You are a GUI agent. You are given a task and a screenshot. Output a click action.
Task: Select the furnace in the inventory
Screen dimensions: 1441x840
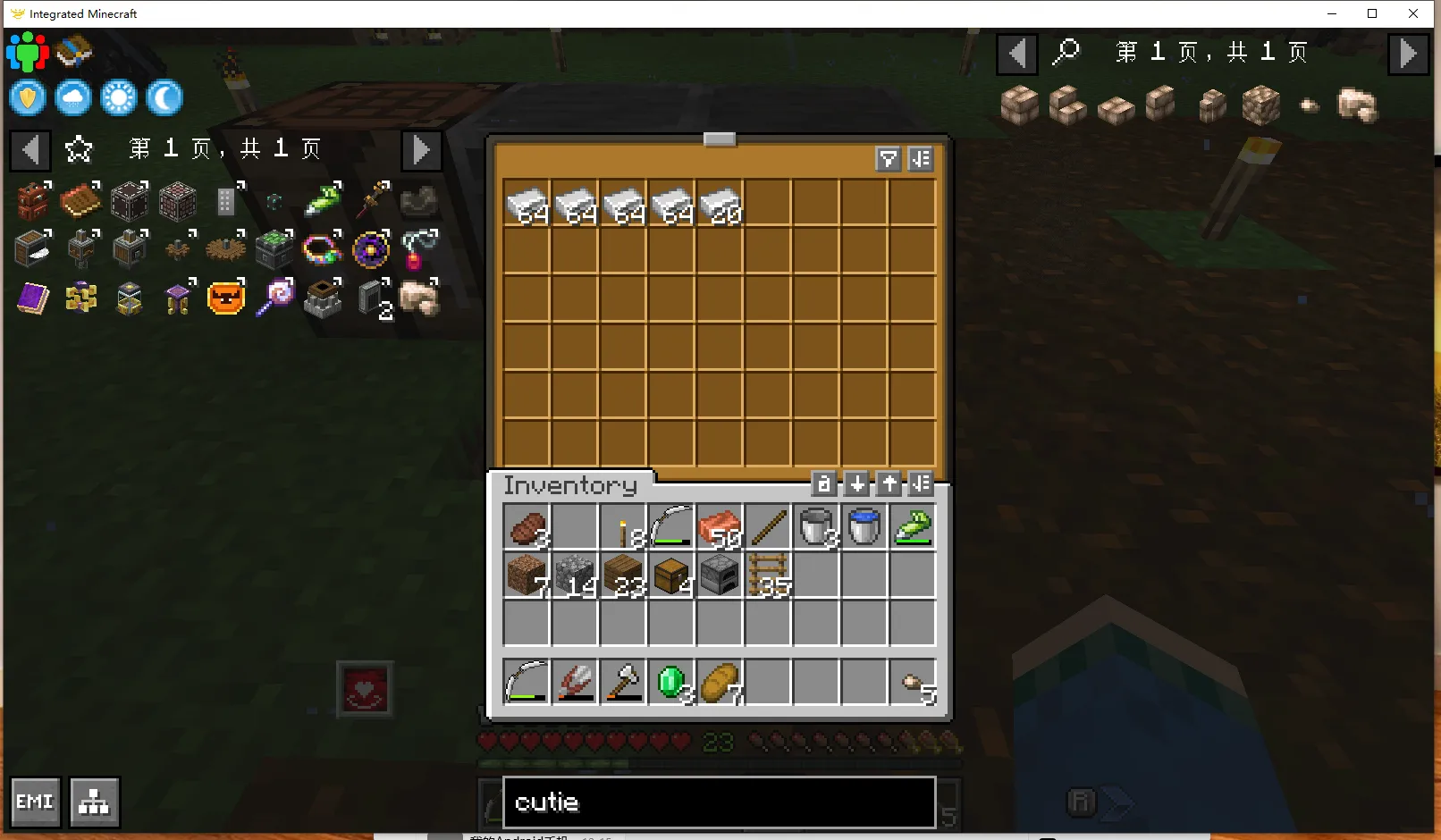pyautogui.click(x=720, y=575)
